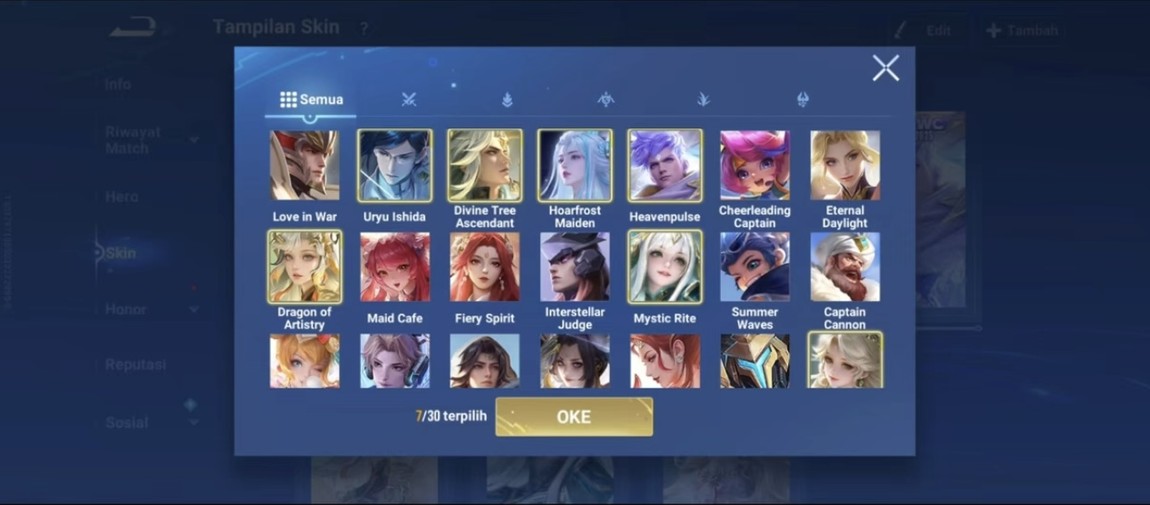
Task: Pick the Captain Cannon skin
Action: [x=845, y=267]
